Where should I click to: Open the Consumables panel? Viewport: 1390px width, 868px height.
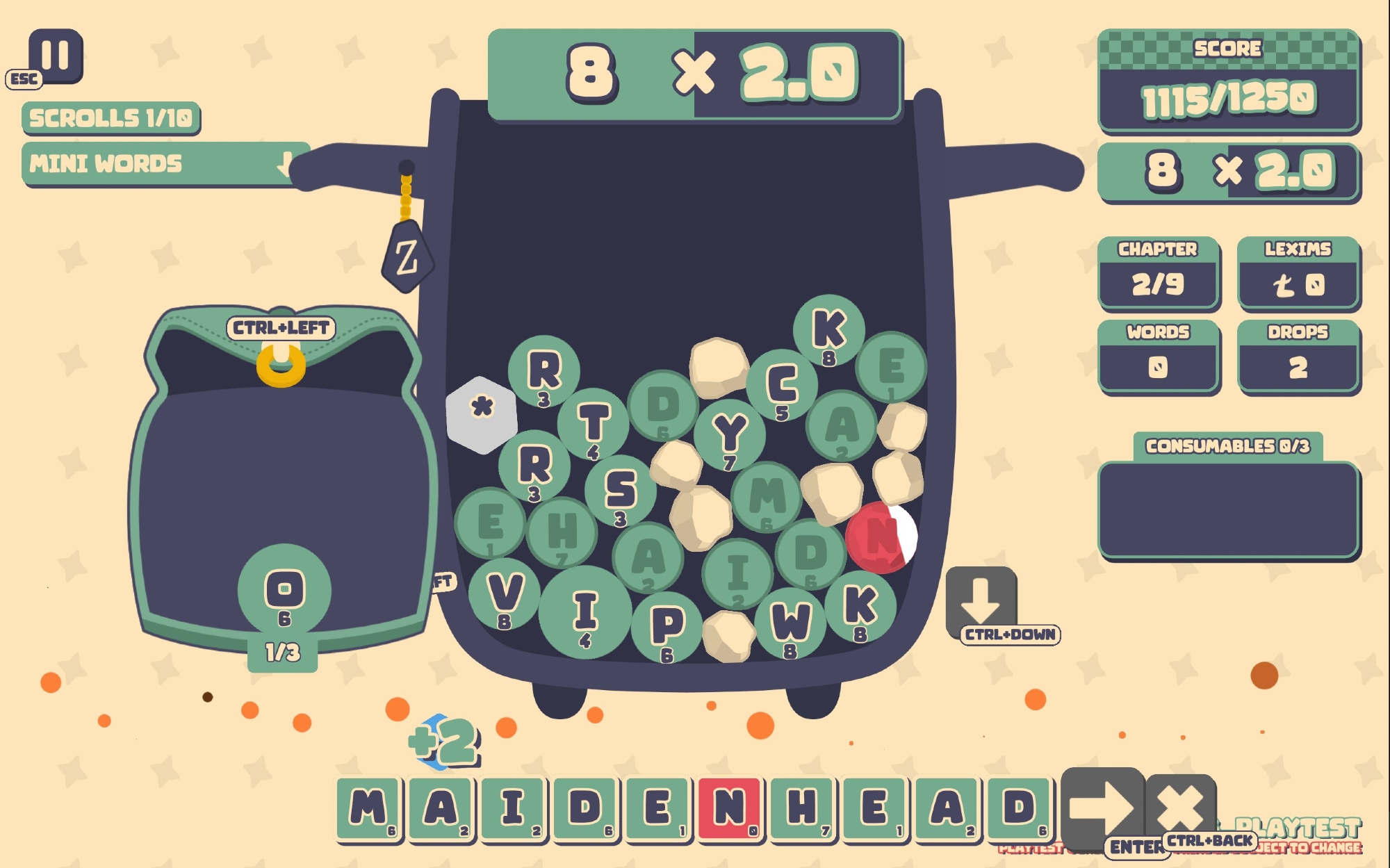(1228, 509)
